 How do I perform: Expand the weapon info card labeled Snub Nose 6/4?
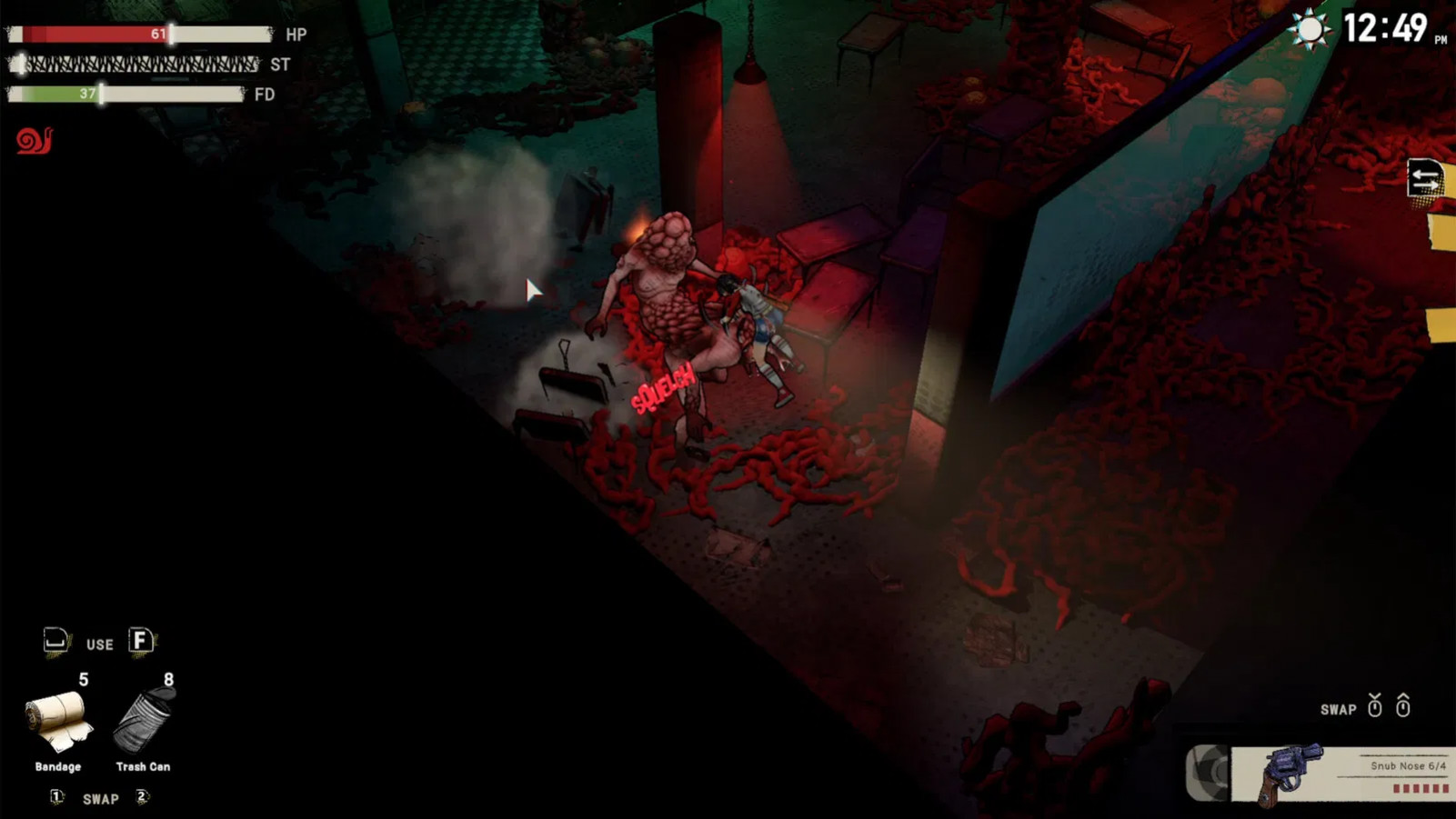tap(1408, 765)
